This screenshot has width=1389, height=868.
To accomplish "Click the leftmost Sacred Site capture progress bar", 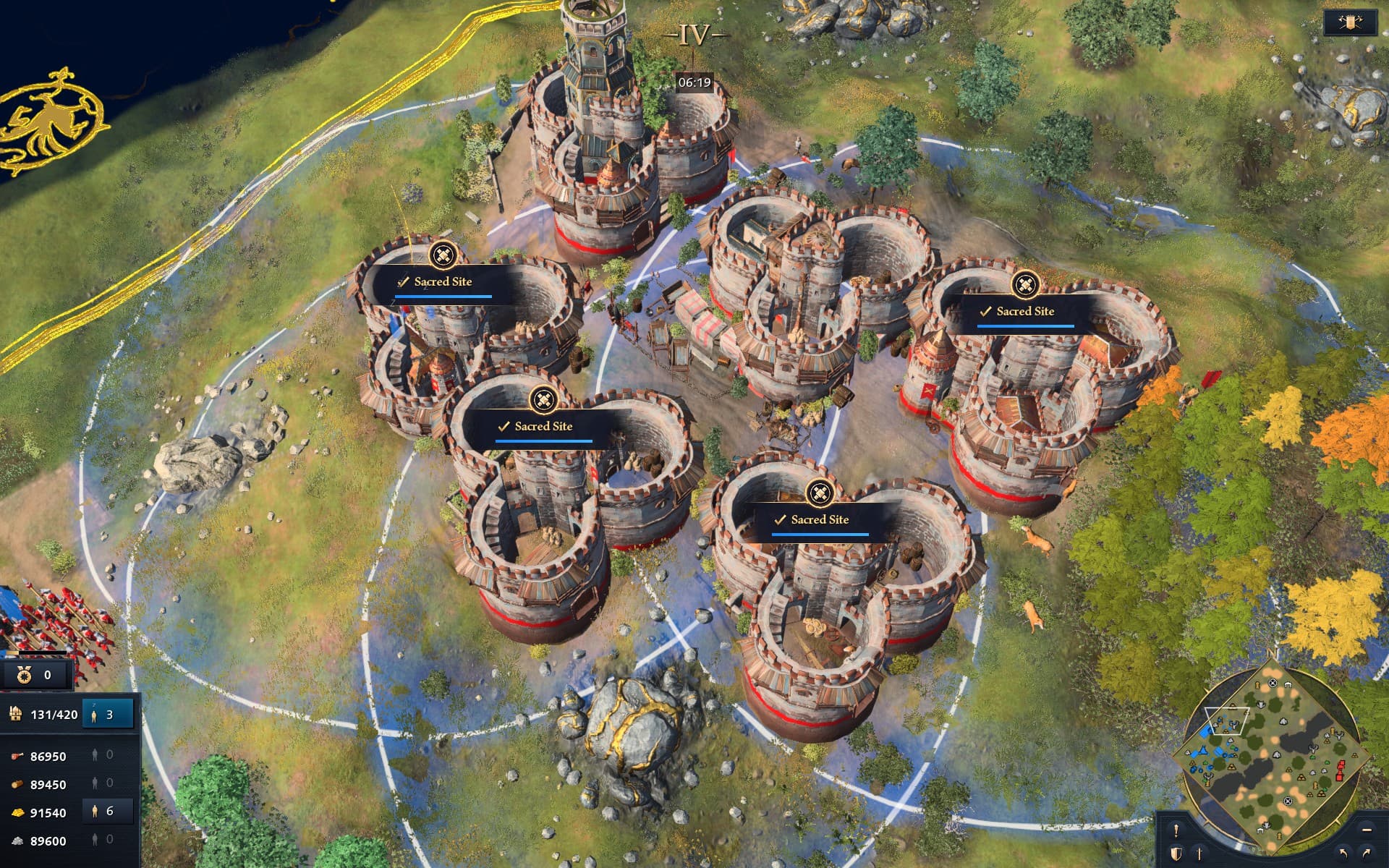I will 443,297.
